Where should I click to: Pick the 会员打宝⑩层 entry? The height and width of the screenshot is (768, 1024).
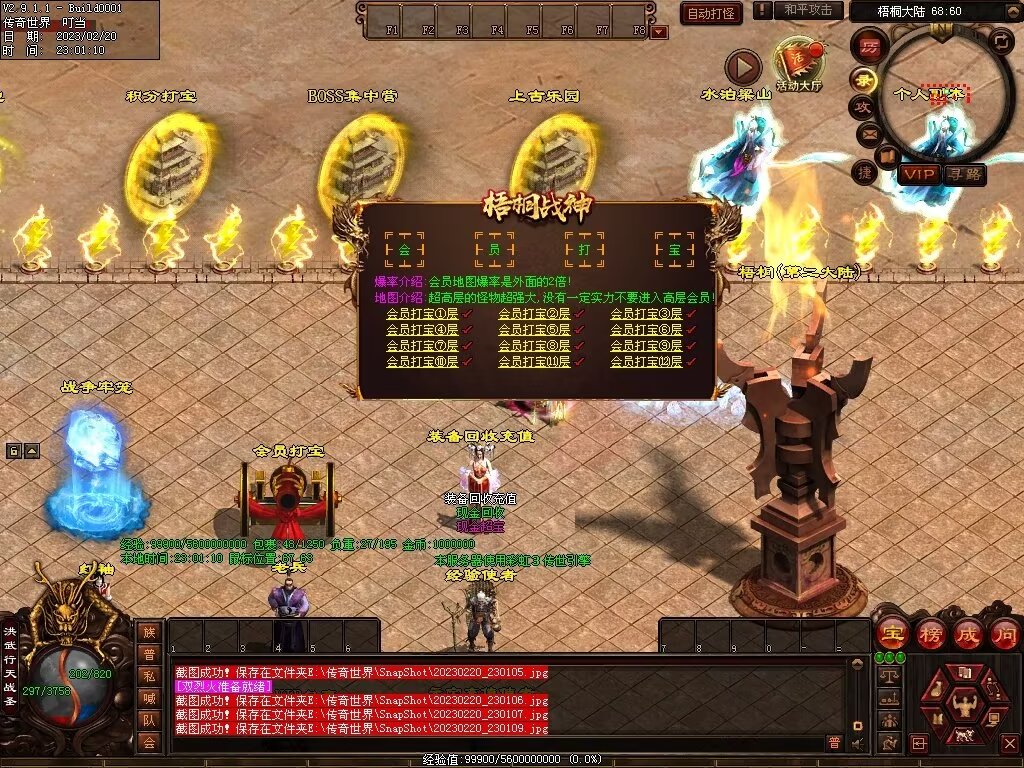click(x=422, y=362)
